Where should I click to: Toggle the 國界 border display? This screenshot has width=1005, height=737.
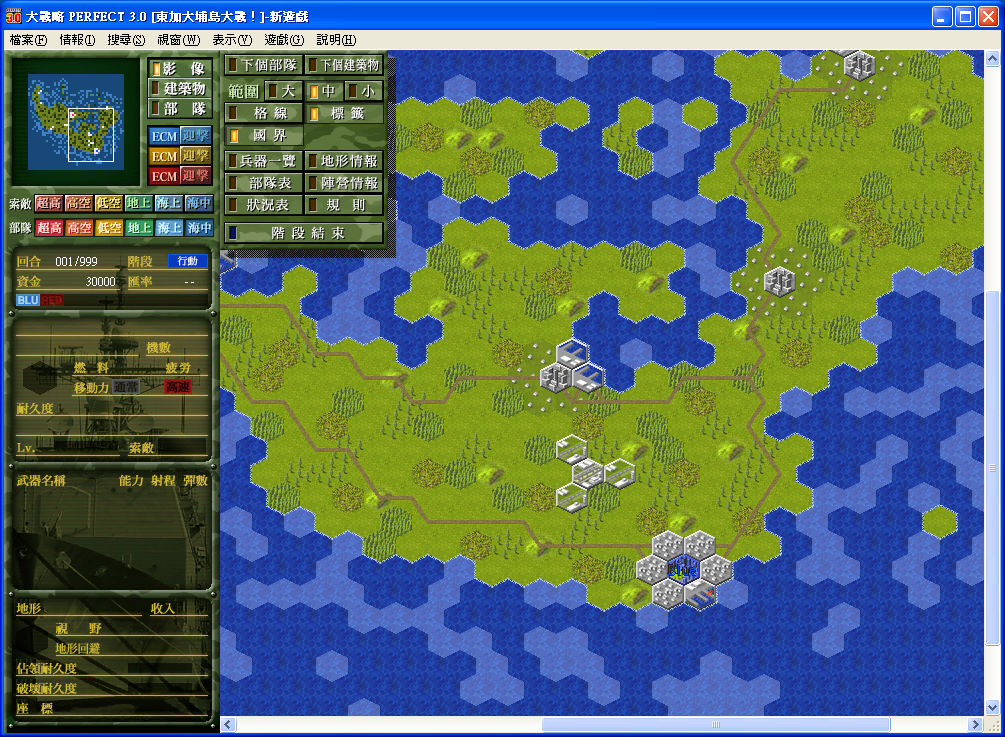pyautogui.click(x=263, y=135)
